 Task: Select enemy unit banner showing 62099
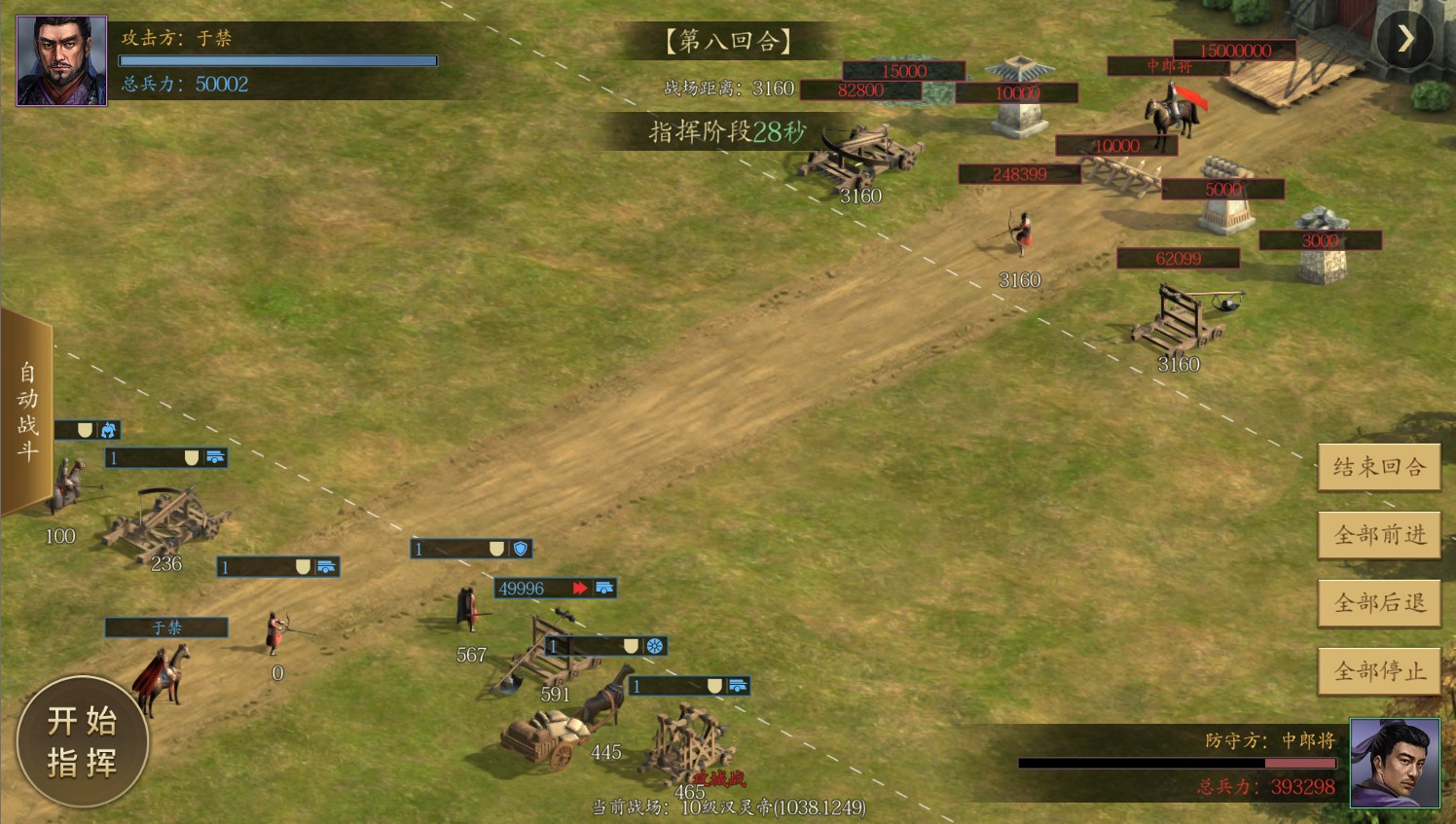pos(1178,259)
